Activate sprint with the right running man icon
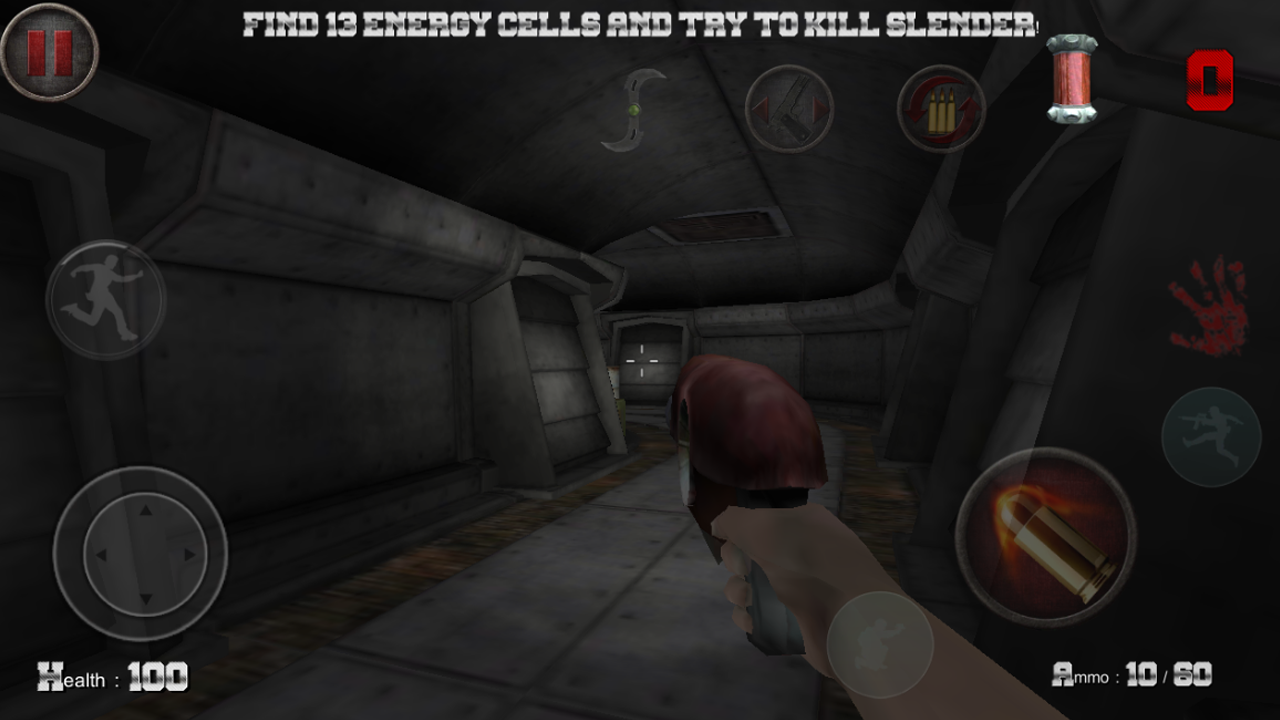This screenshot has width=1280, height=720. [1213, 437]
